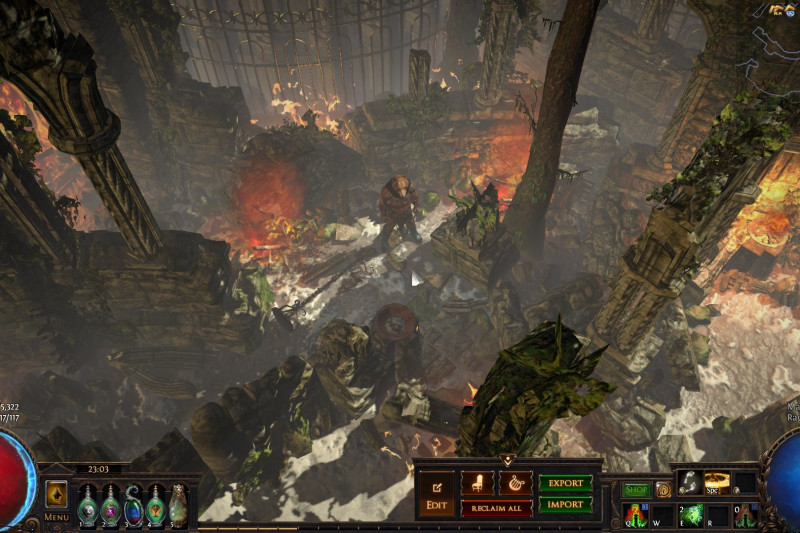800x533 pixels.
Task: Collapse the hideout panel with top arrow
Action: pos(507,460)
